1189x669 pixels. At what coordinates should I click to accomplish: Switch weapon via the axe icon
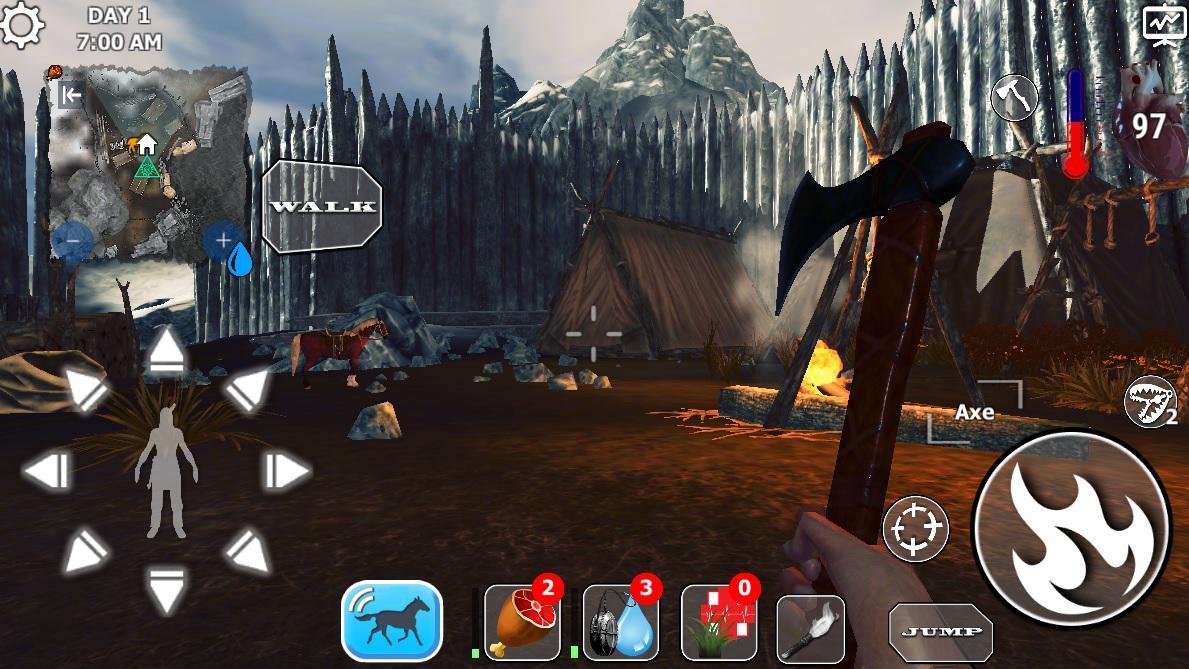coord(1014,98)
